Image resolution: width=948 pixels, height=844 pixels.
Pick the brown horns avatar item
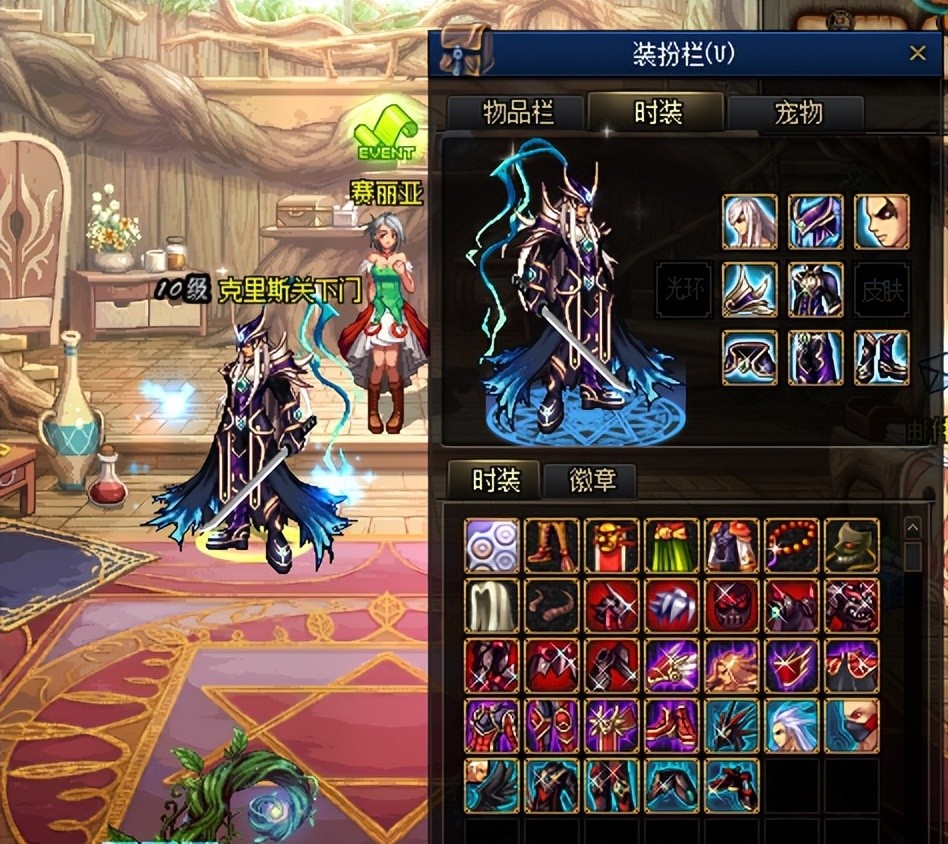pyautogui.click(x=552, y=605)
